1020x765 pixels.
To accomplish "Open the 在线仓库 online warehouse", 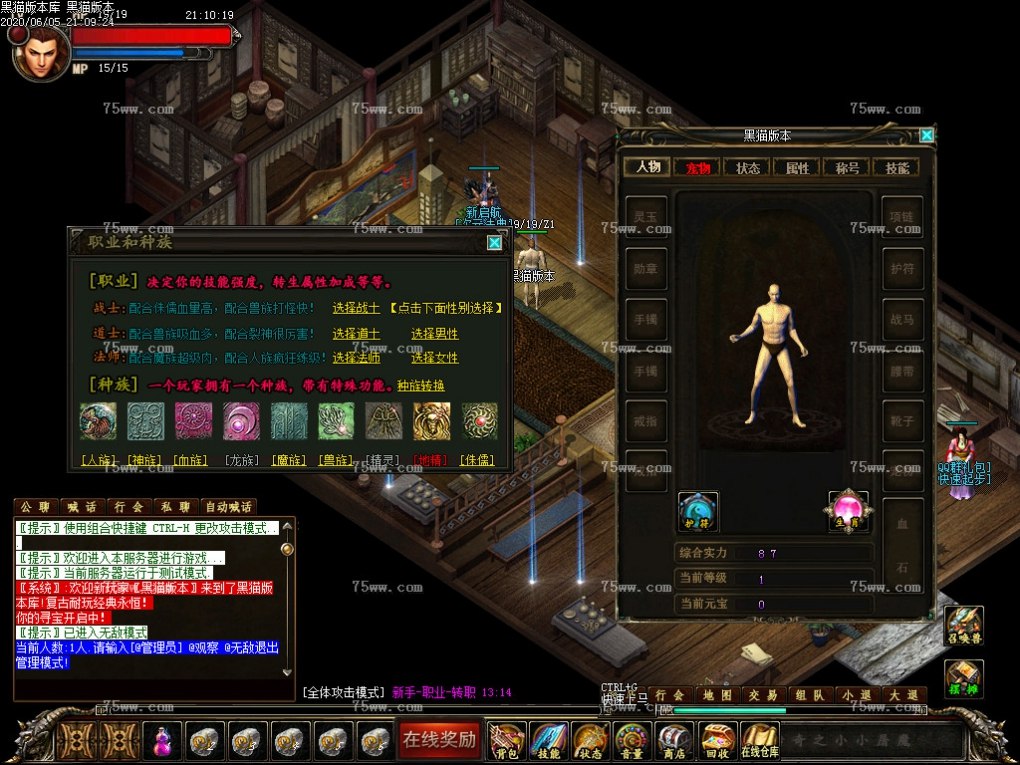I will click(x=759, y=741).
